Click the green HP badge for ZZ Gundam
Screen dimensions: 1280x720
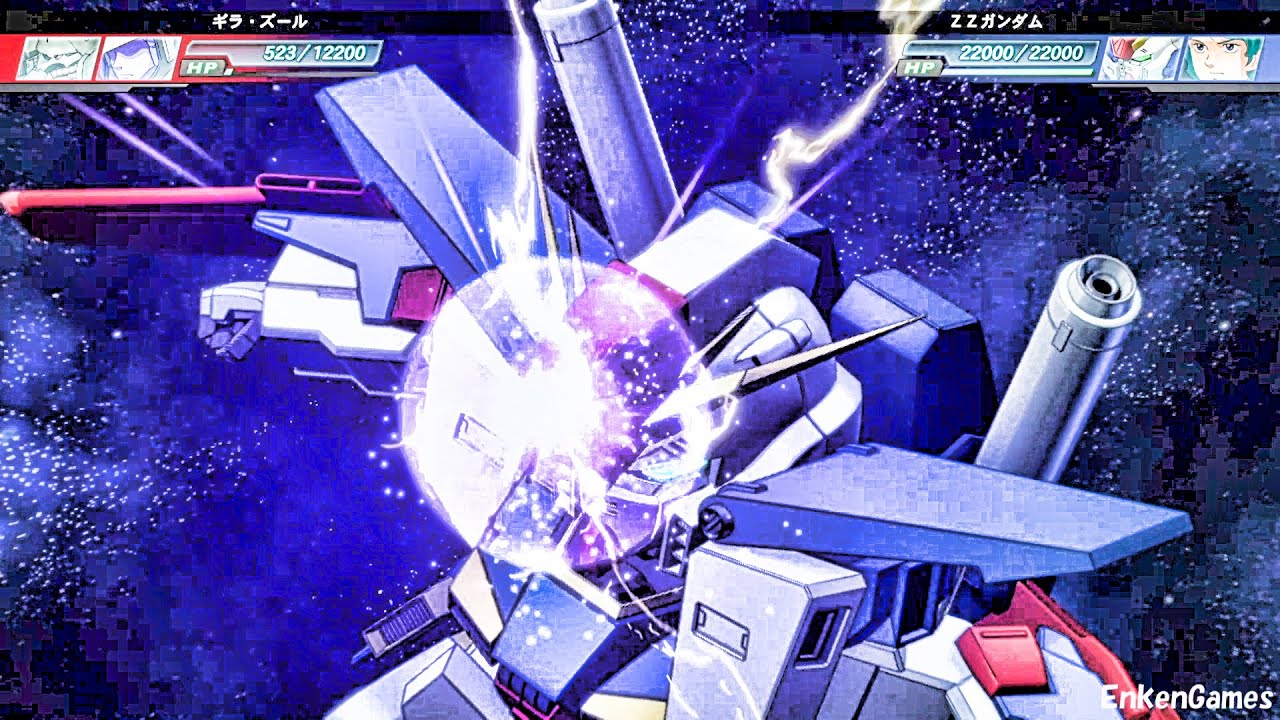click(920, 67)
